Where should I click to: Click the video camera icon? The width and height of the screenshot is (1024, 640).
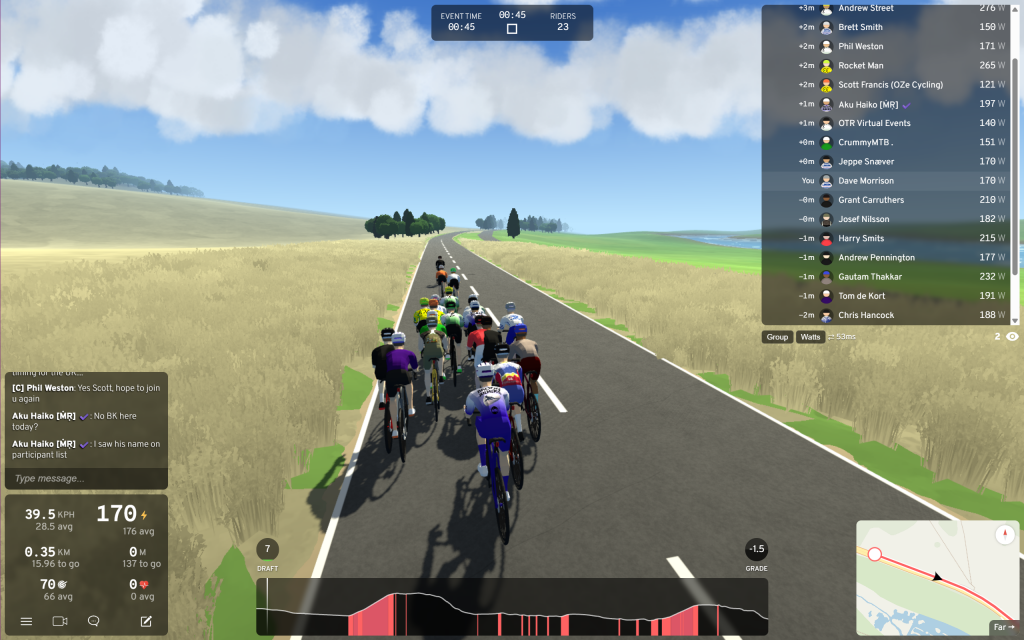59,621
